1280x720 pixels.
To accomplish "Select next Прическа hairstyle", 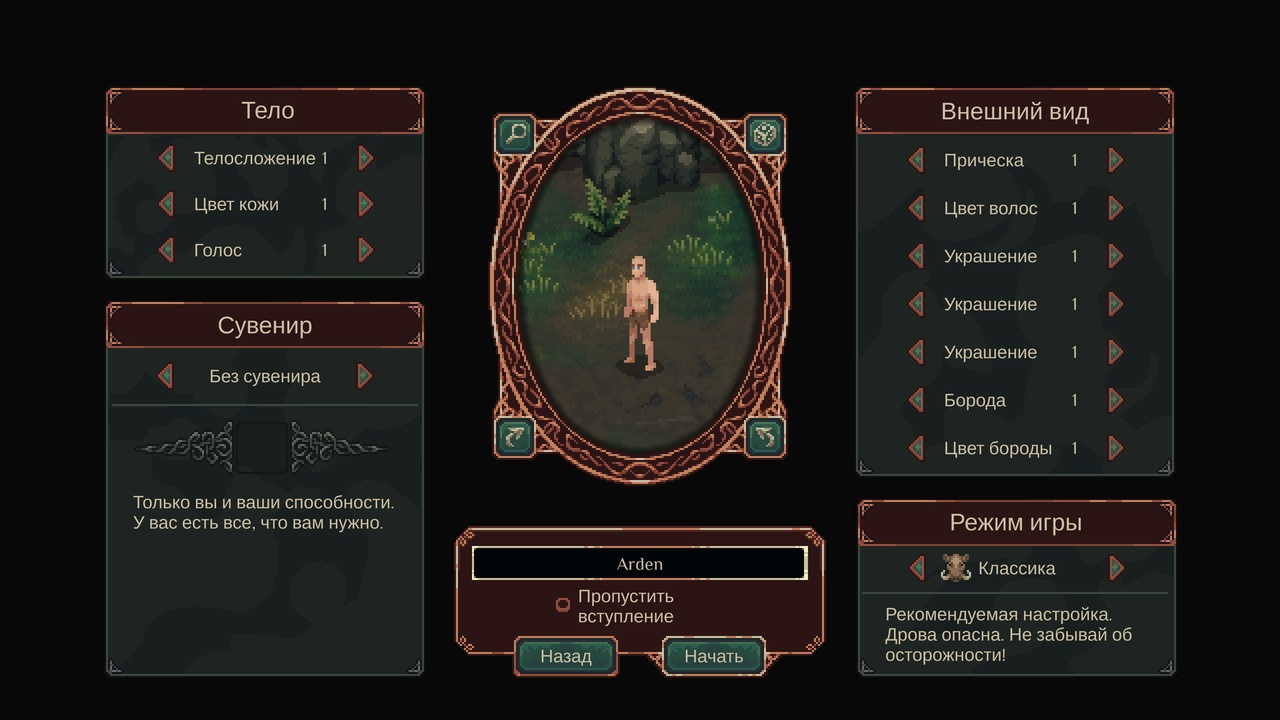I will [1116, 160].
